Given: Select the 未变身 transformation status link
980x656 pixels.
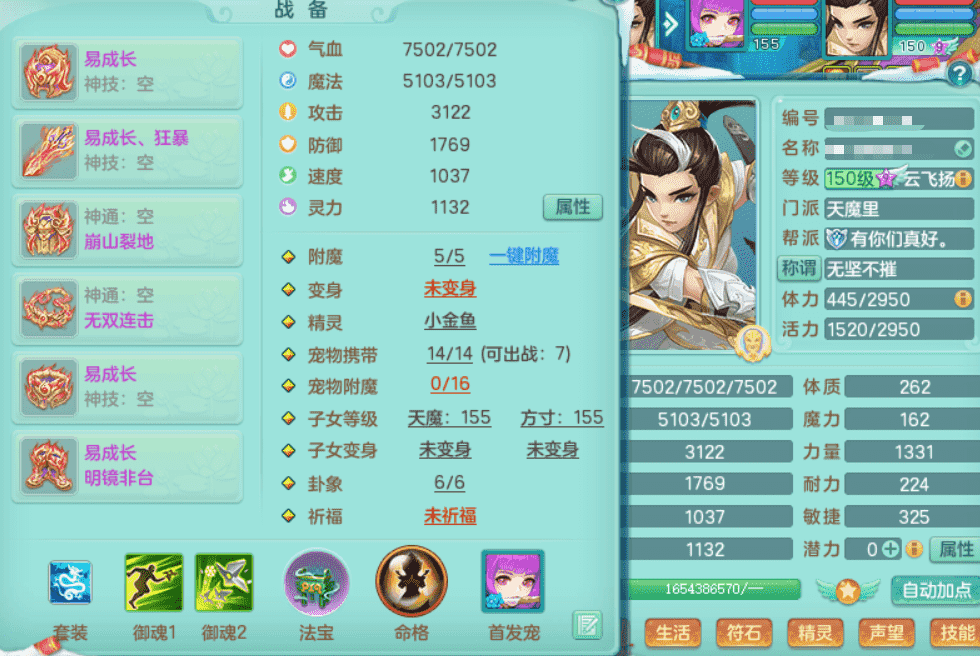Looking at the screenshot, I should tap(450, 289).
